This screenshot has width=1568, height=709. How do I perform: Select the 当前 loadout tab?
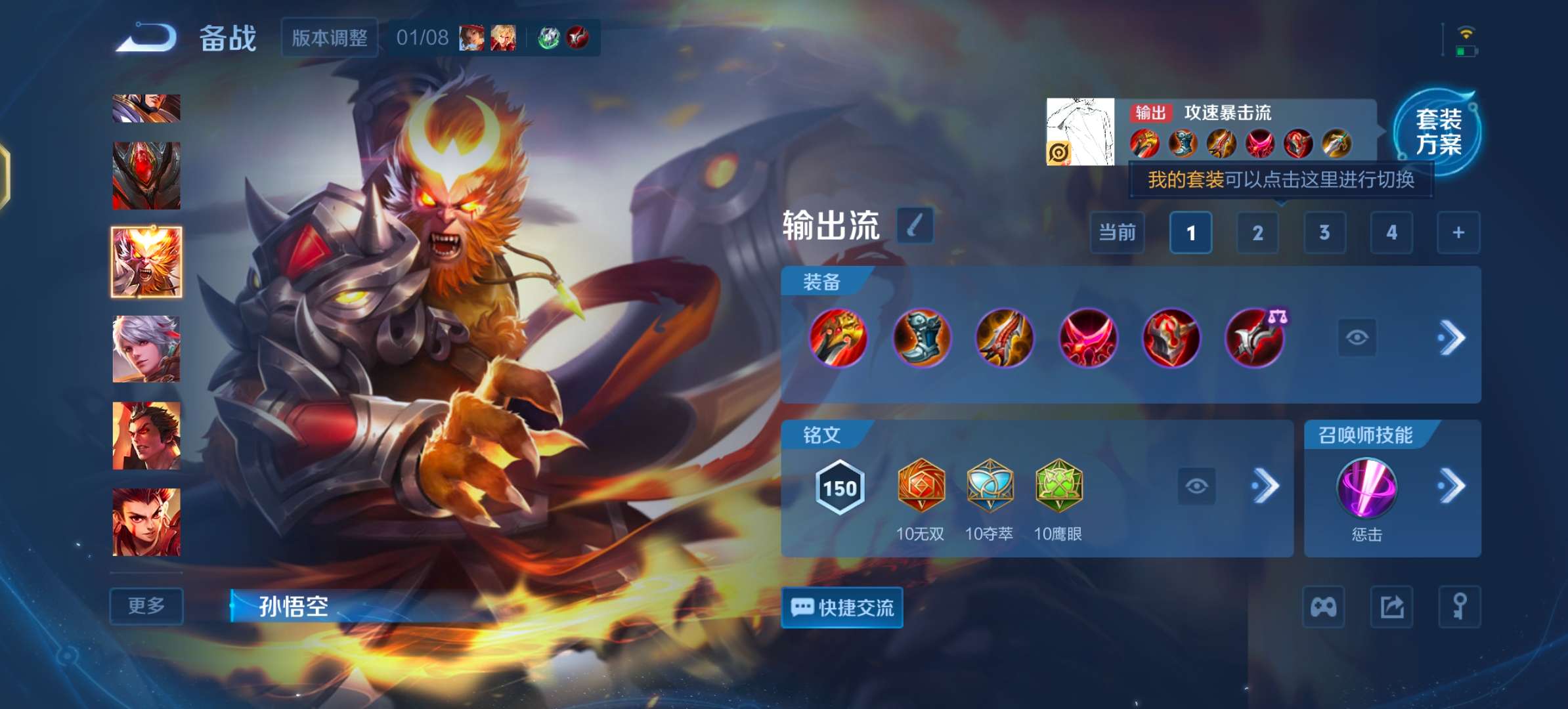[x=1116, y=233]
